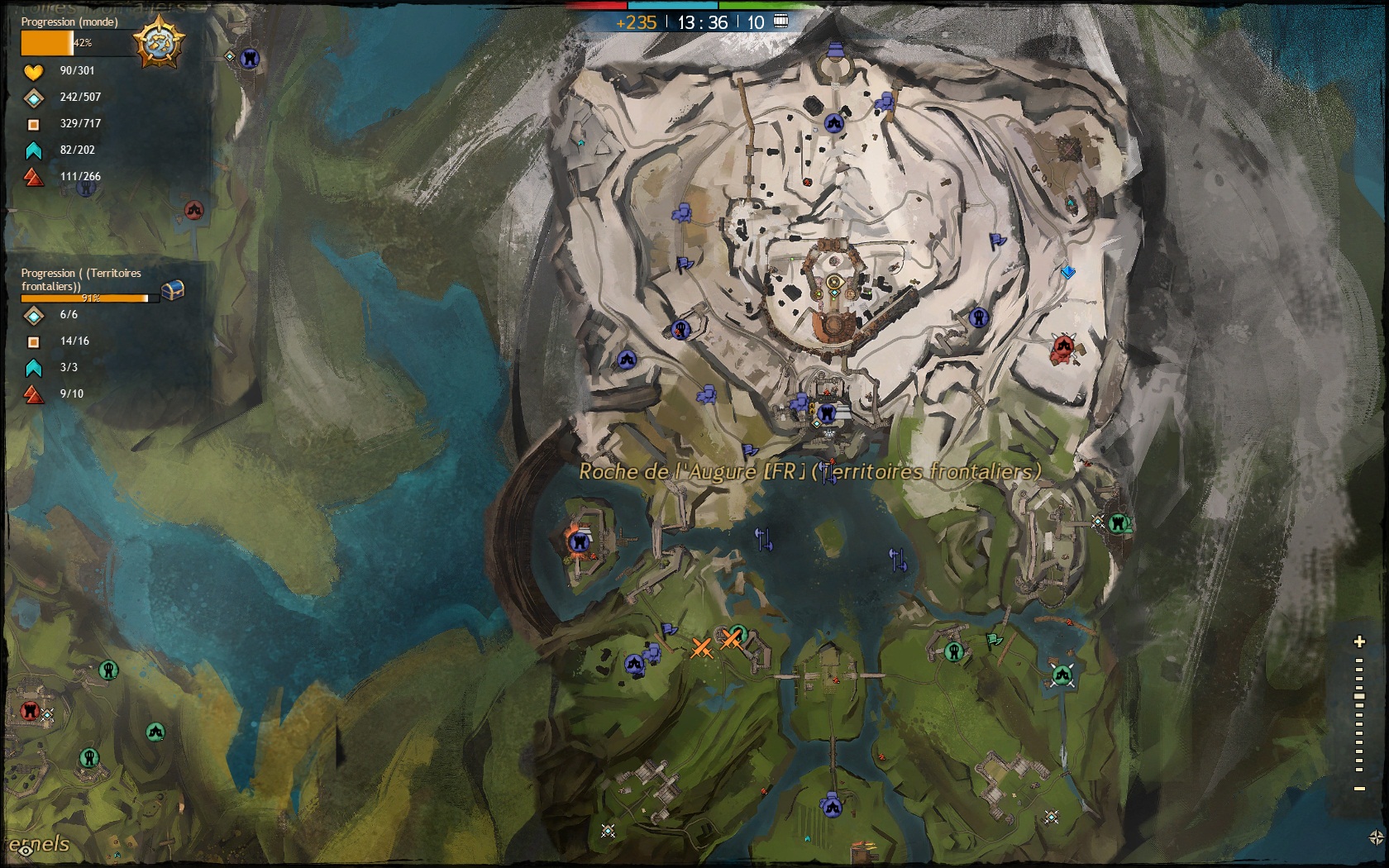This screenshot has height=868, width=1389.
Task: Zoom in with the plus button
Action: point(1359,641)
